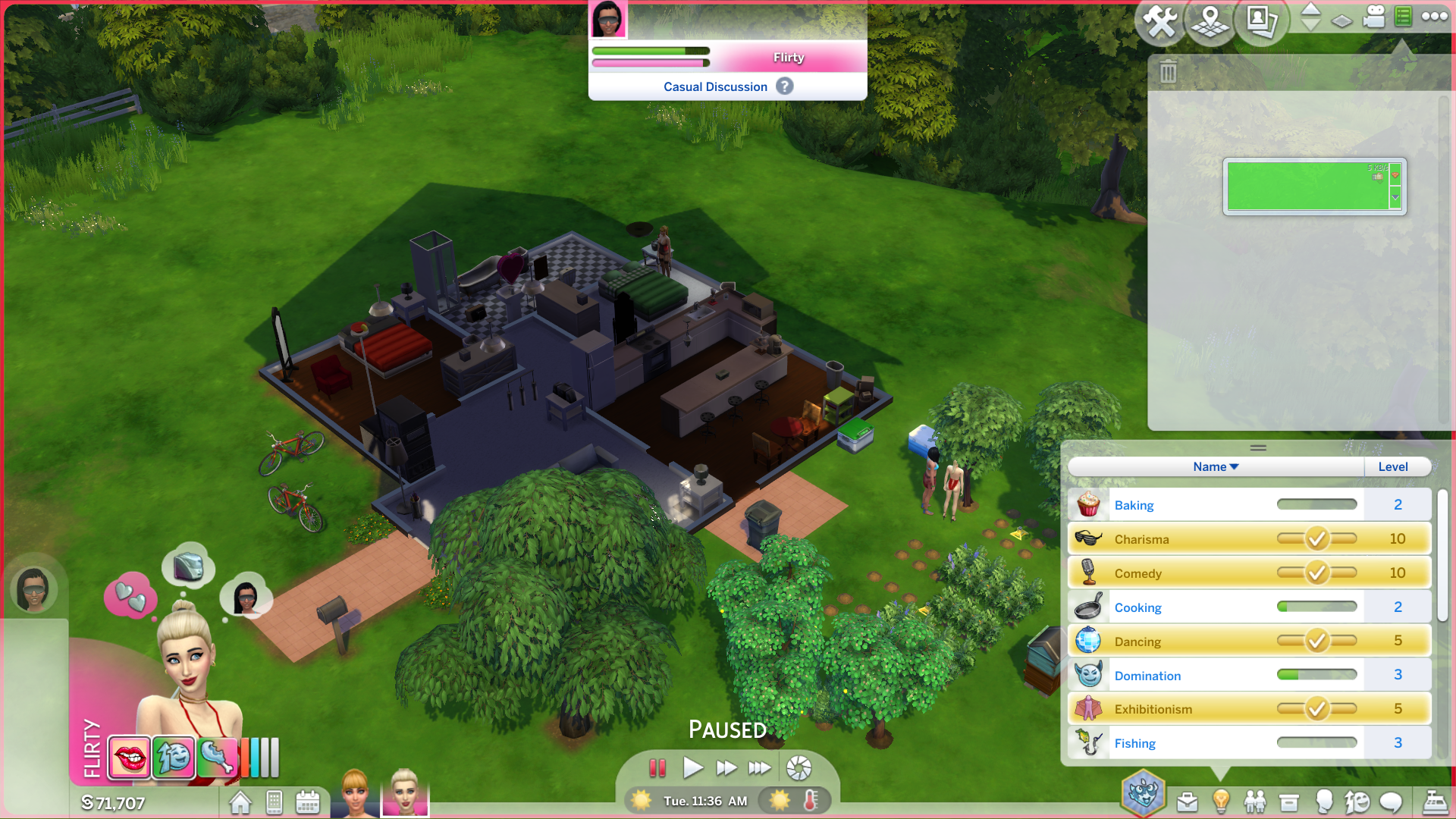Toggle the green notification list panel
The width and height of the screenshot is (1456, 819).
tap(1402, 17)
